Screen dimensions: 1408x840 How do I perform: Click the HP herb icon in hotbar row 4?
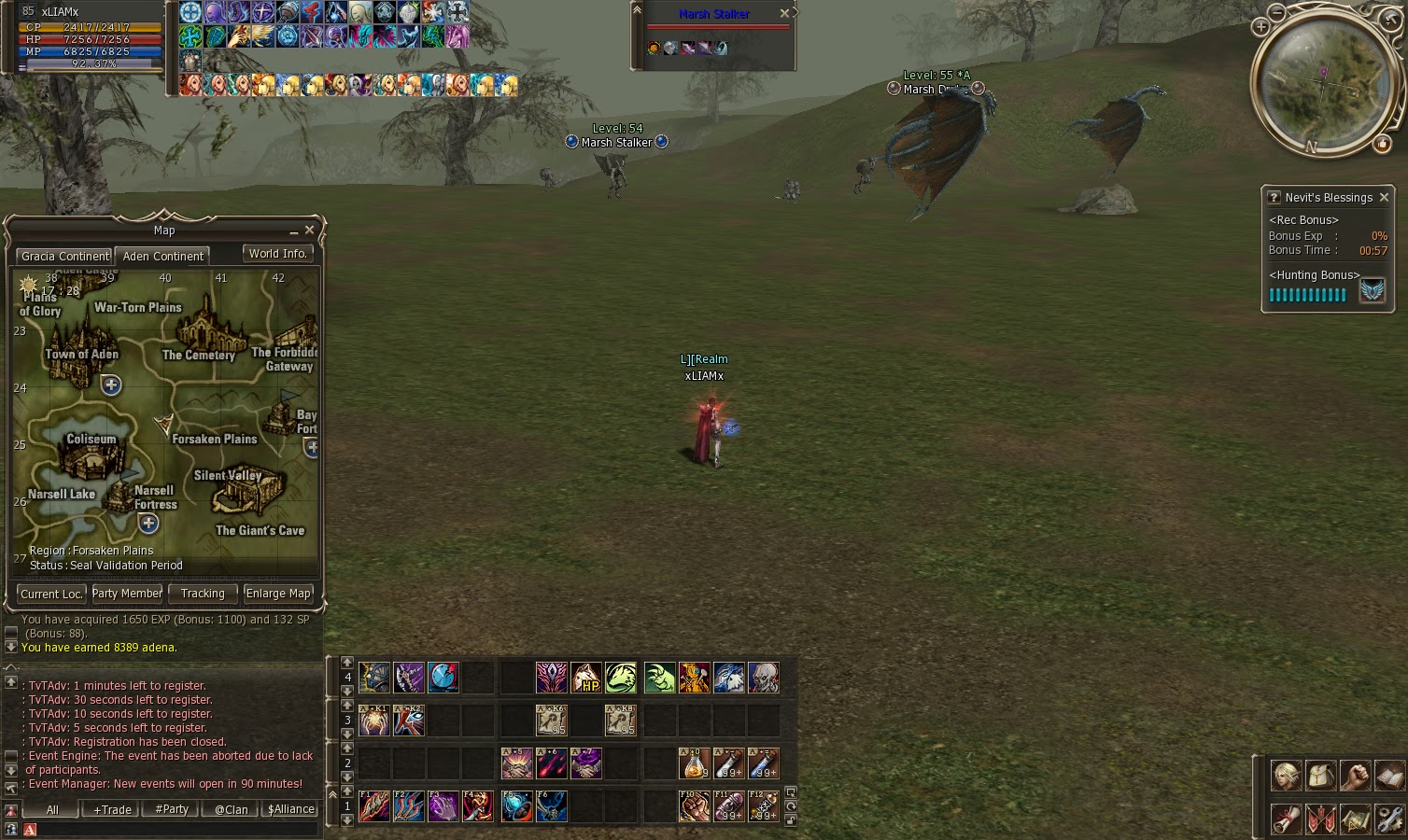point(584,678)
